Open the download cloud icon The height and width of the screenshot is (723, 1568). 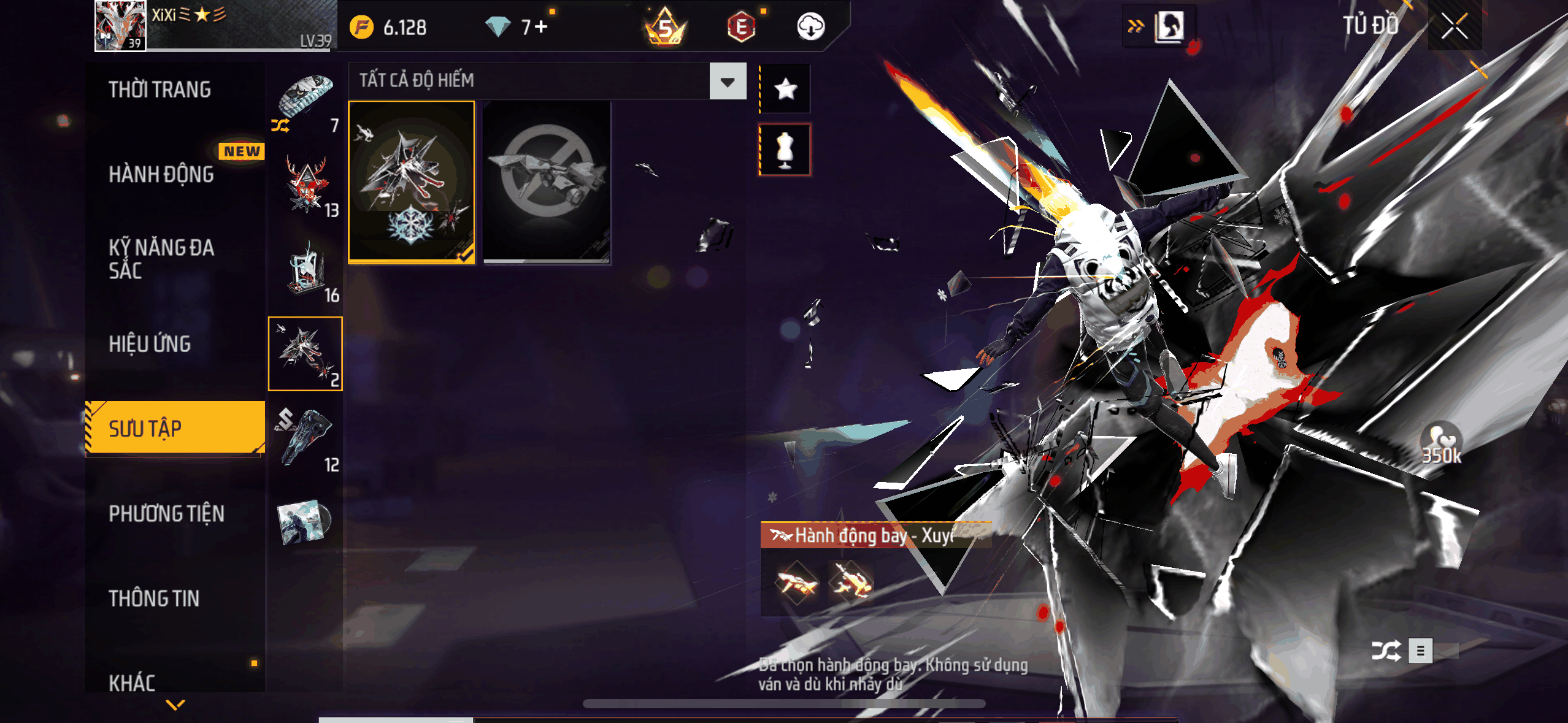click(x=810, y=26)
